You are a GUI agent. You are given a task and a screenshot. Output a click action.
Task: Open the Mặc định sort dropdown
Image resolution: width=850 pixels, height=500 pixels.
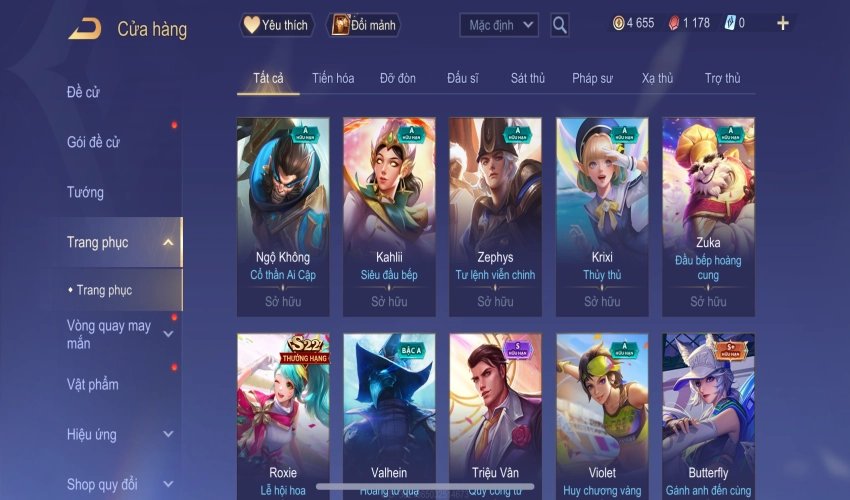coord(499,25)
